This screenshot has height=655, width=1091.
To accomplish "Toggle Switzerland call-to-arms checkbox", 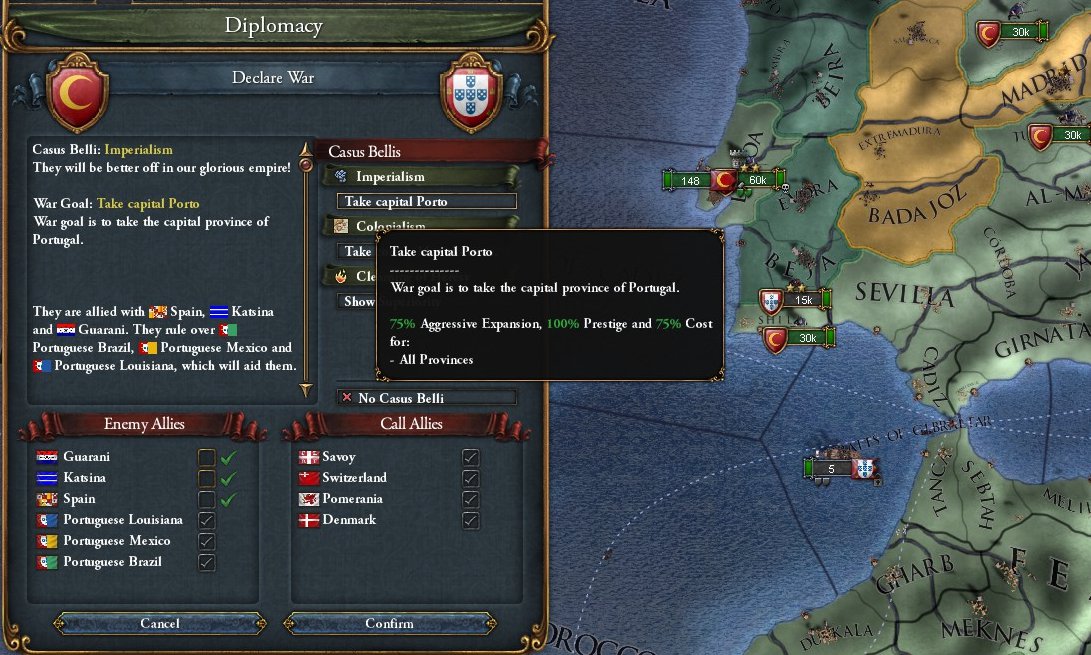I will [470, 478].
